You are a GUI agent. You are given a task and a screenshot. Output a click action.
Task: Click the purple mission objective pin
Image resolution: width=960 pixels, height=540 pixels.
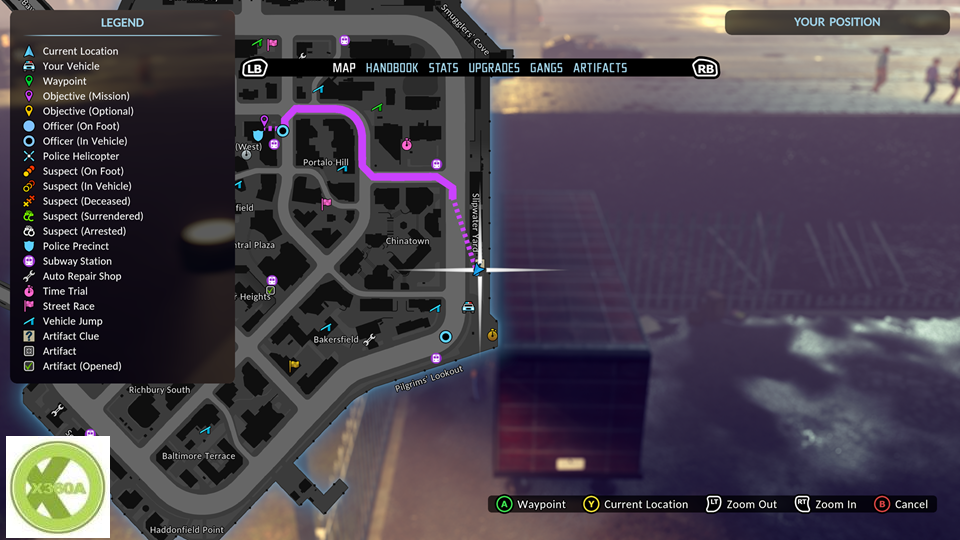tap(265, 121)
